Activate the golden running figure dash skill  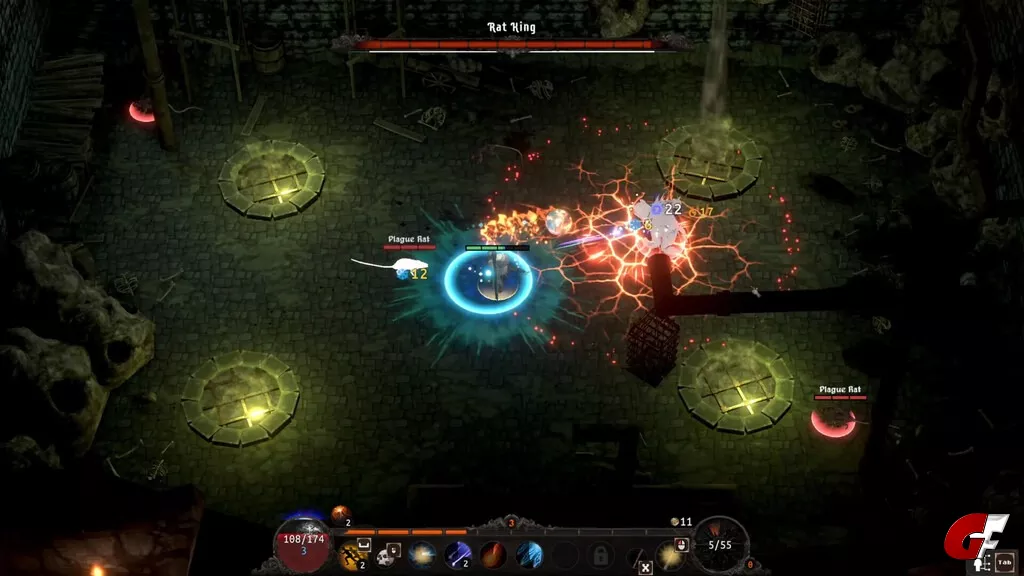(352, 554)
